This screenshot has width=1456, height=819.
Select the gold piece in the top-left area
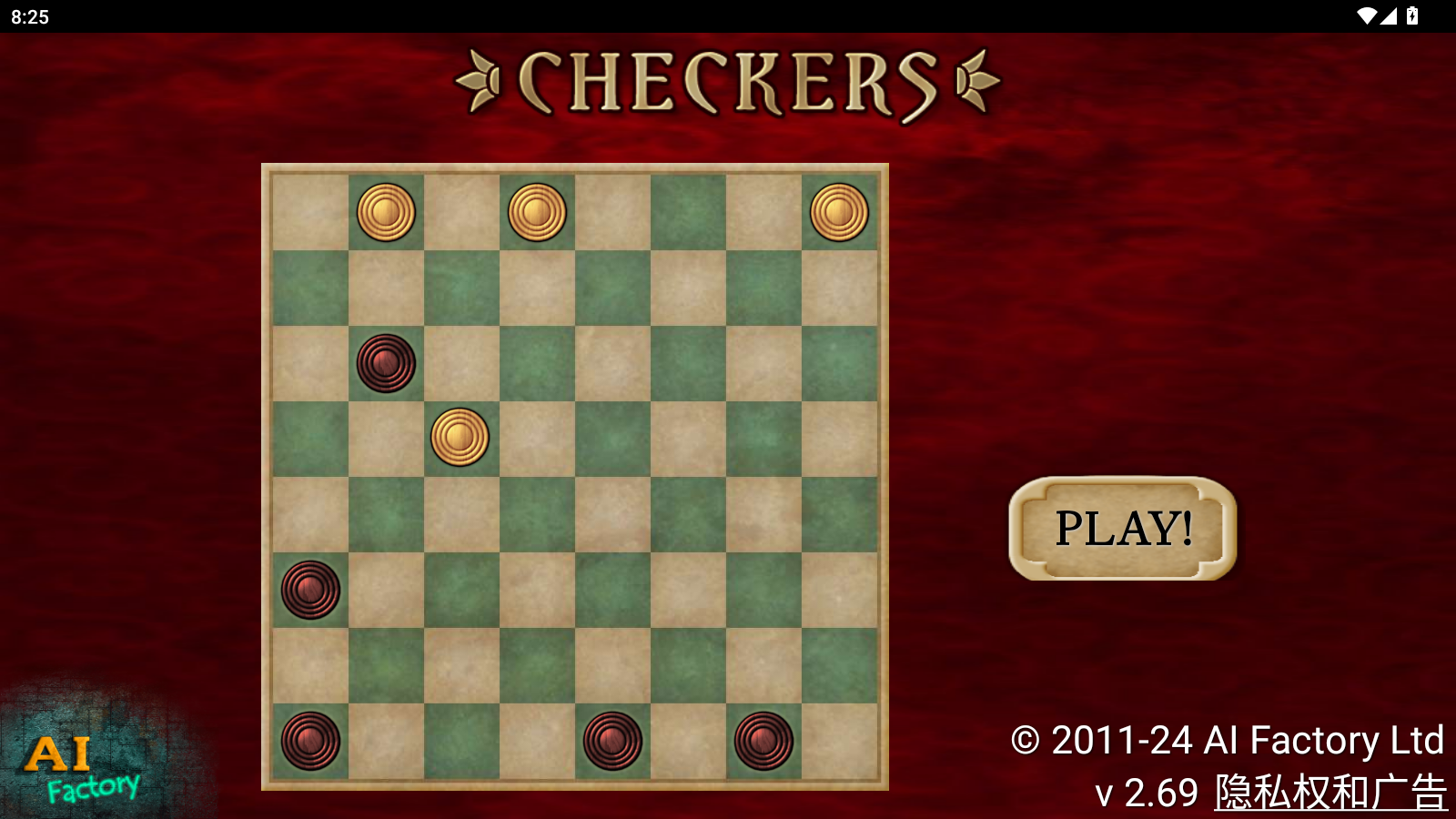pyautogui.click(x=387, y=211)
